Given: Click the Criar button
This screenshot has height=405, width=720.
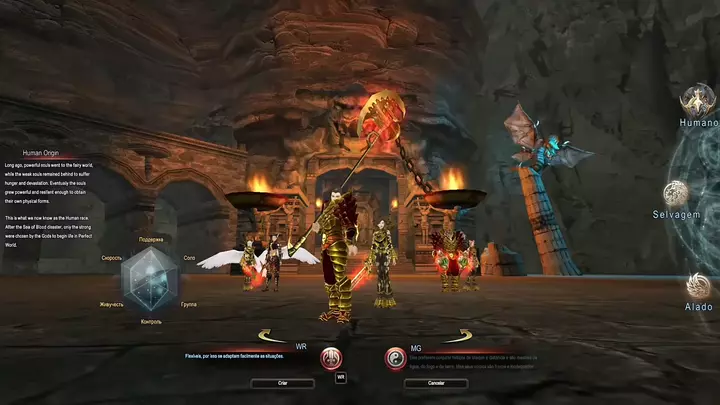Looking at the screenshot, I should point(283,383).
